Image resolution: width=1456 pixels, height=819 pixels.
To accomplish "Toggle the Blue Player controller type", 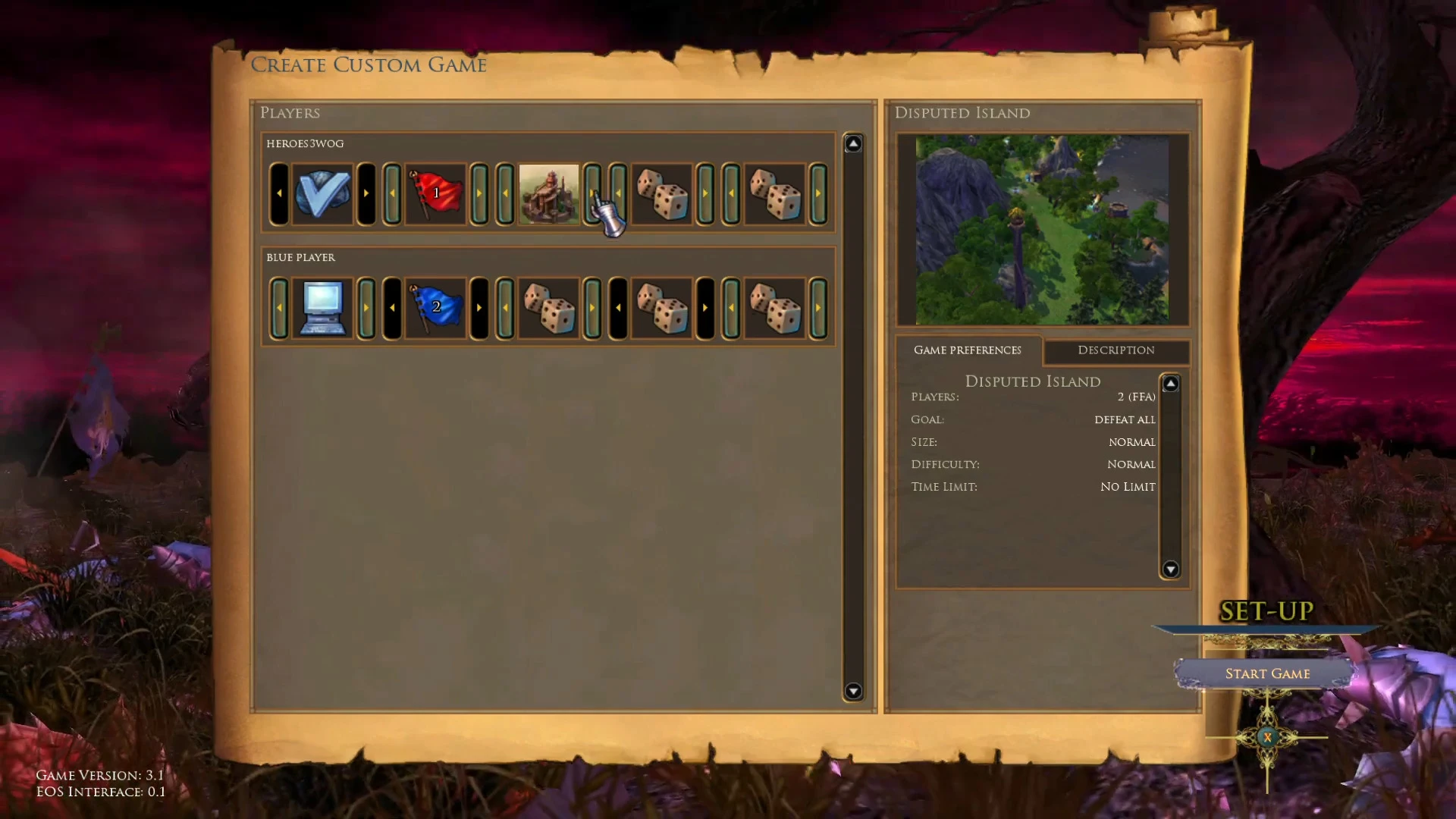I will tap(366, 307).
